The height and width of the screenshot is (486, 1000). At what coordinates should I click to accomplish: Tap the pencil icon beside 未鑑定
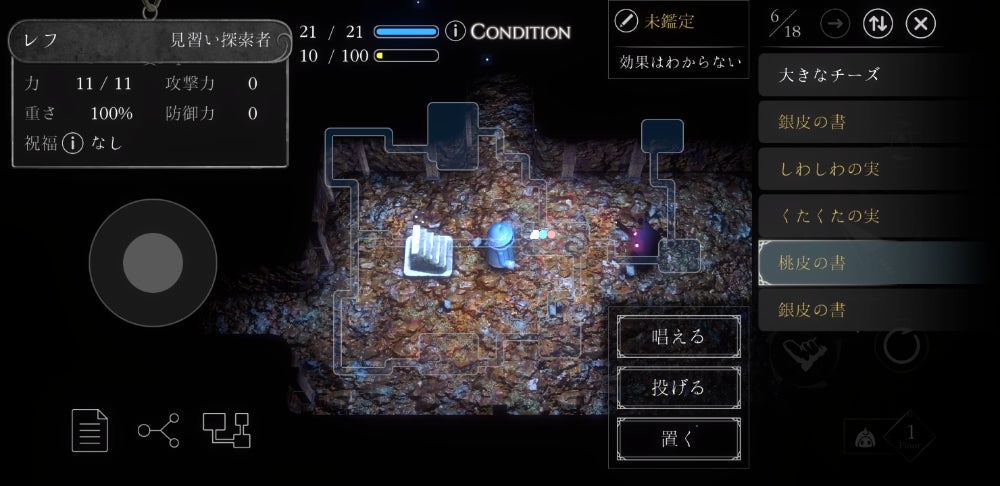tap(626, 20)
